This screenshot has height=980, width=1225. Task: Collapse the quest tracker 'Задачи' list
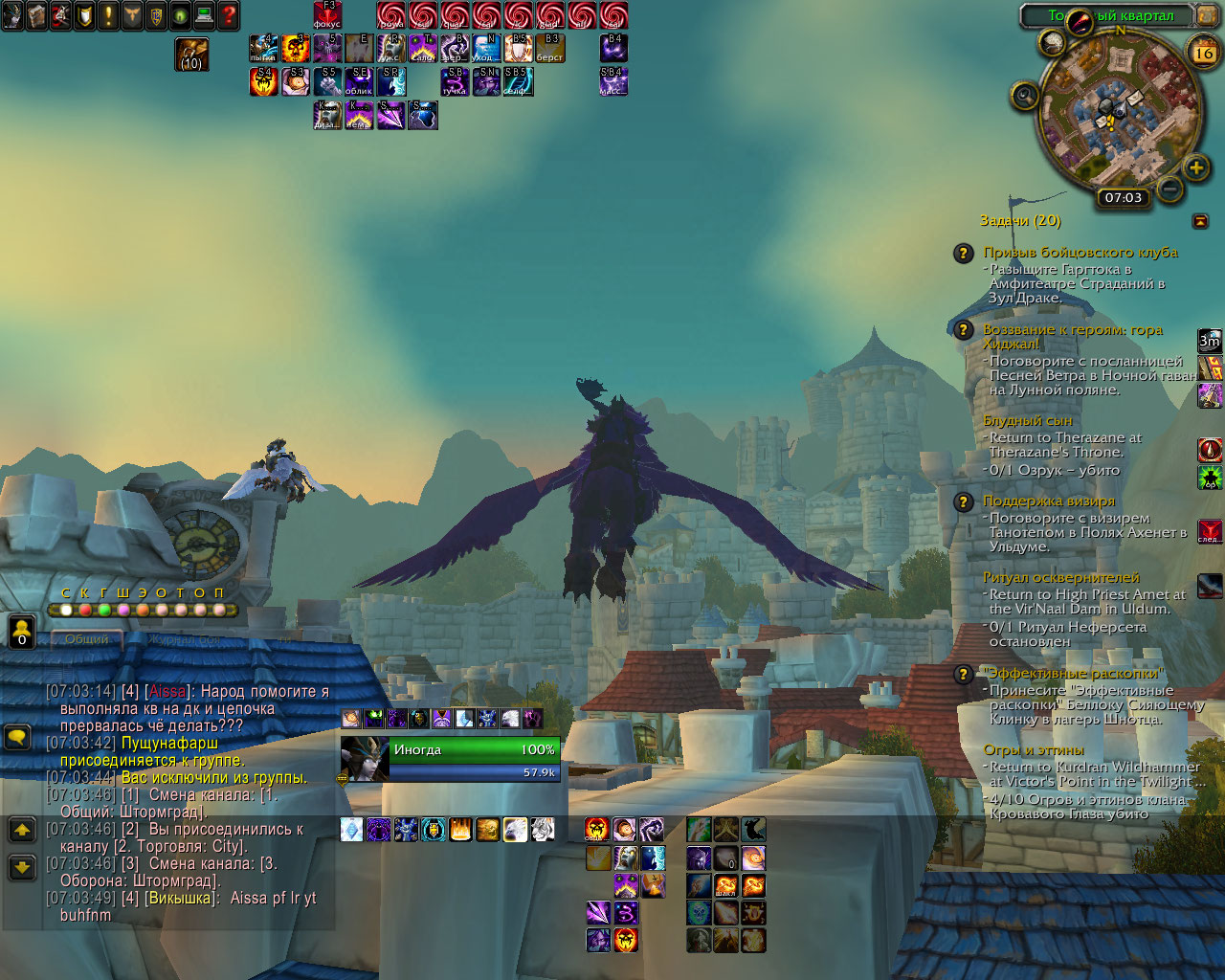click(x=1200, y=221)
